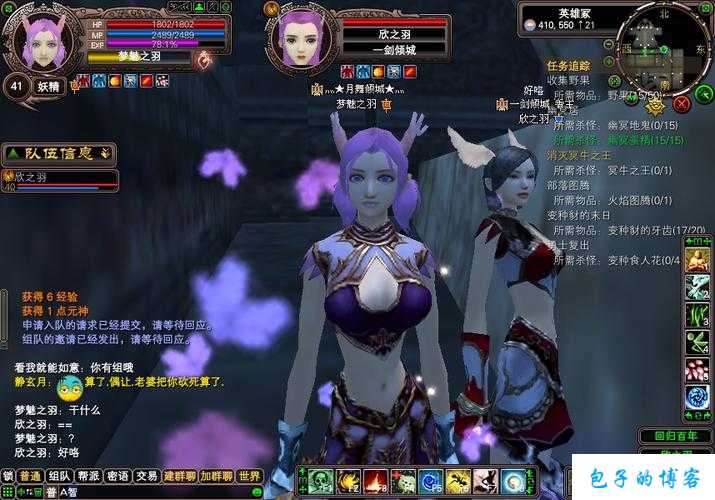Switch to the 组队 chat tab

pos(60,477)
